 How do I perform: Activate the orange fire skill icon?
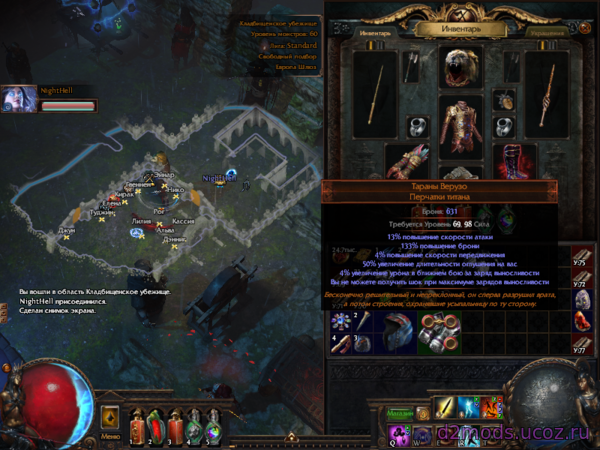(x=492, y=410)
